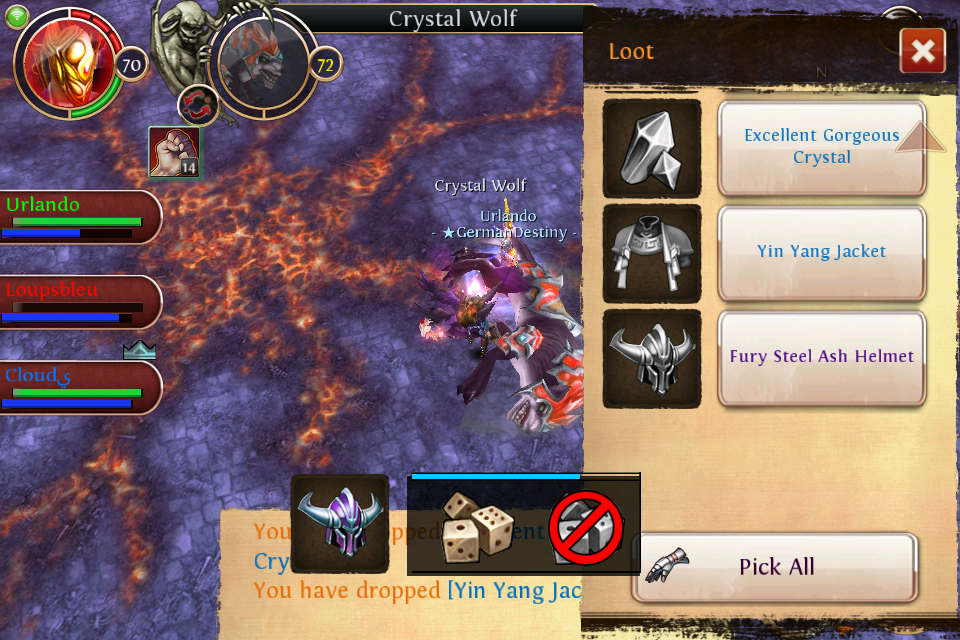Select the Cloud party member frame

tap(80, 387)
